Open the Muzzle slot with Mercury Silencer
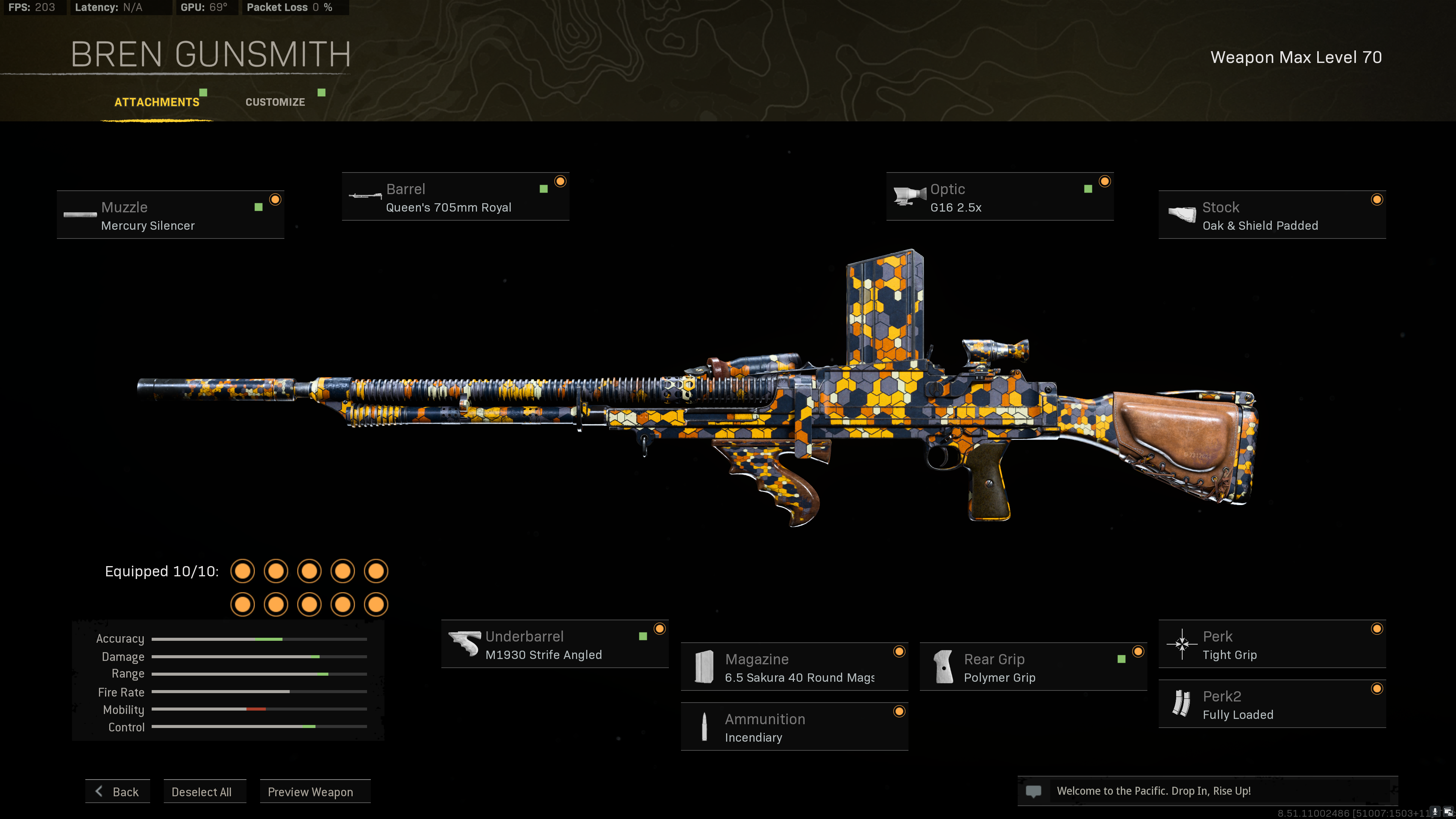The image size is (1456, 819). pos(170,215)
